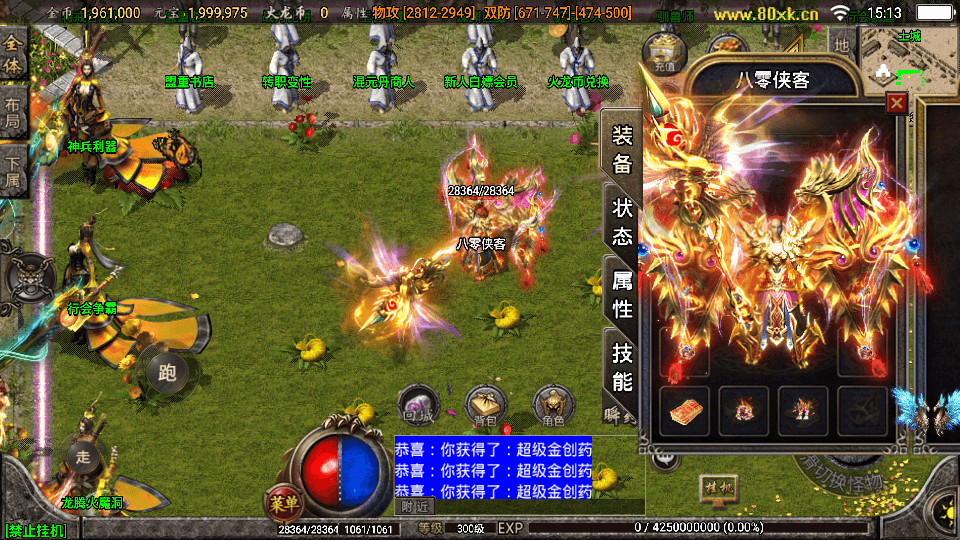Open the 状态 status tab
The image size is (960, 540).
(622, 223)
